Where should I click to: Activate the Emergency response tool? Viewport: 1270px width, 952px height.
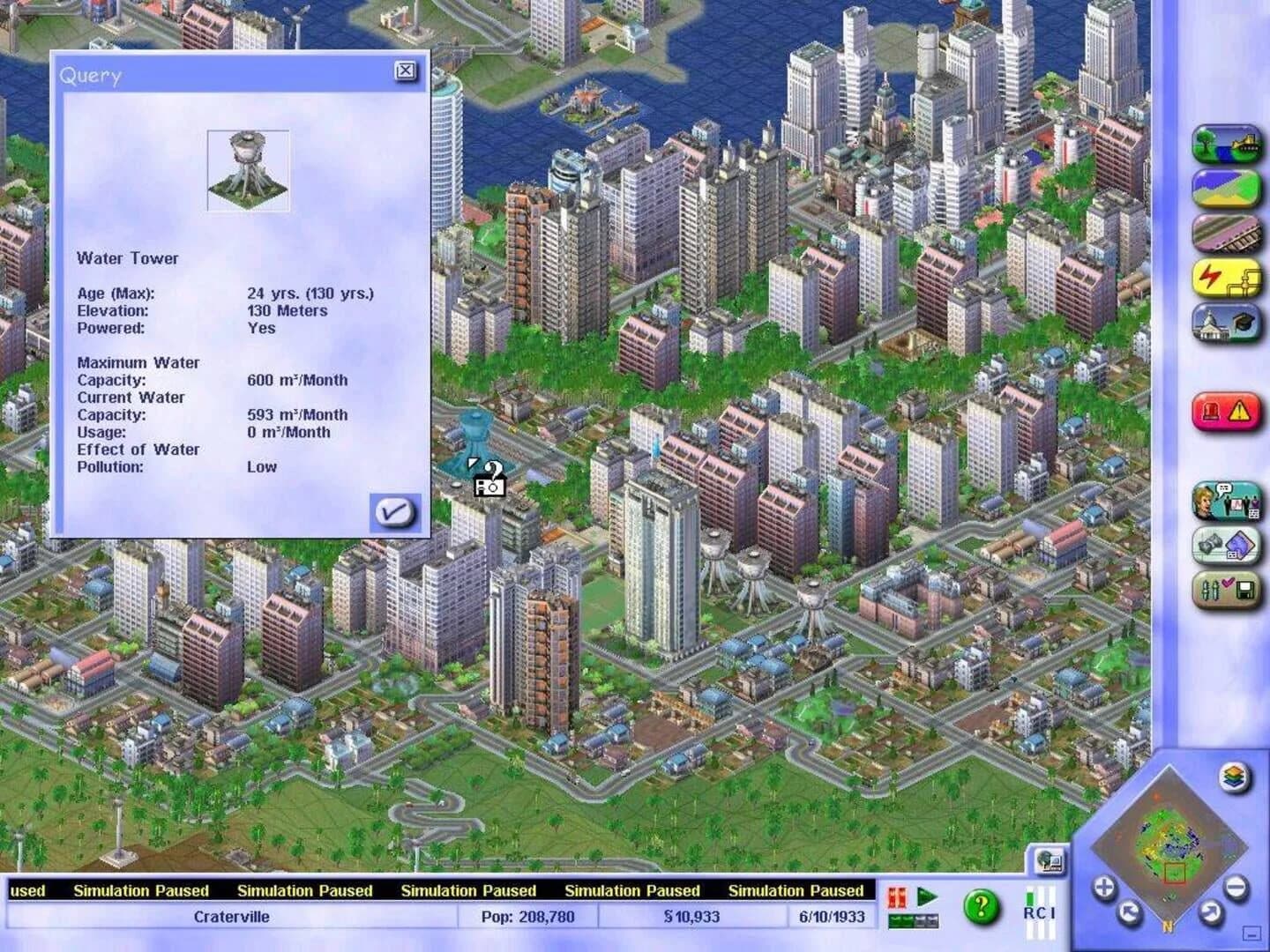(x=1227, y=407)
